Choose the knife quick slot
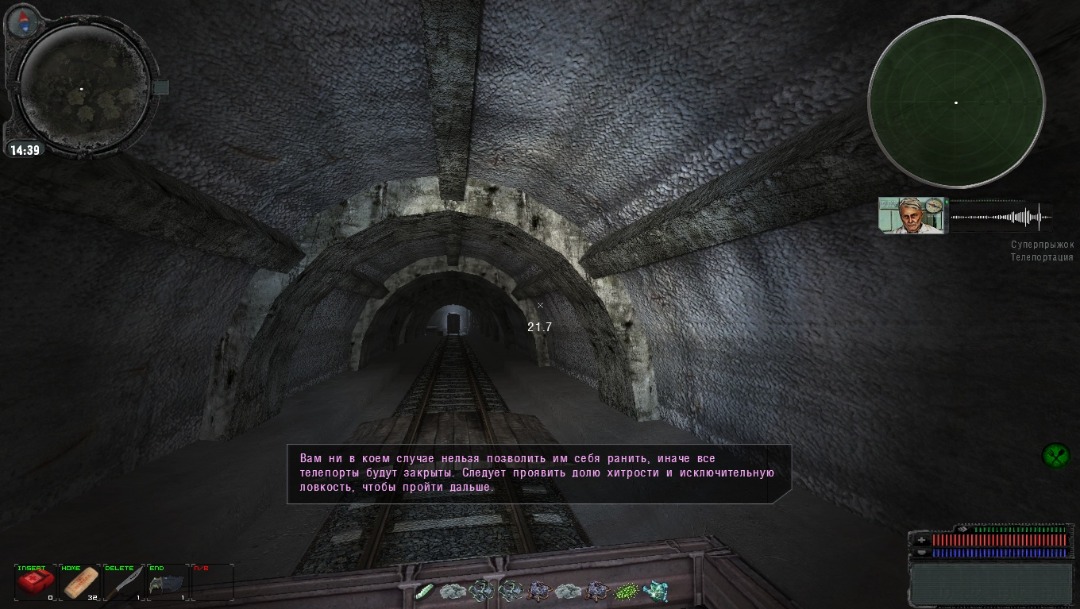The image size is (1080, 609). (124, 583)
